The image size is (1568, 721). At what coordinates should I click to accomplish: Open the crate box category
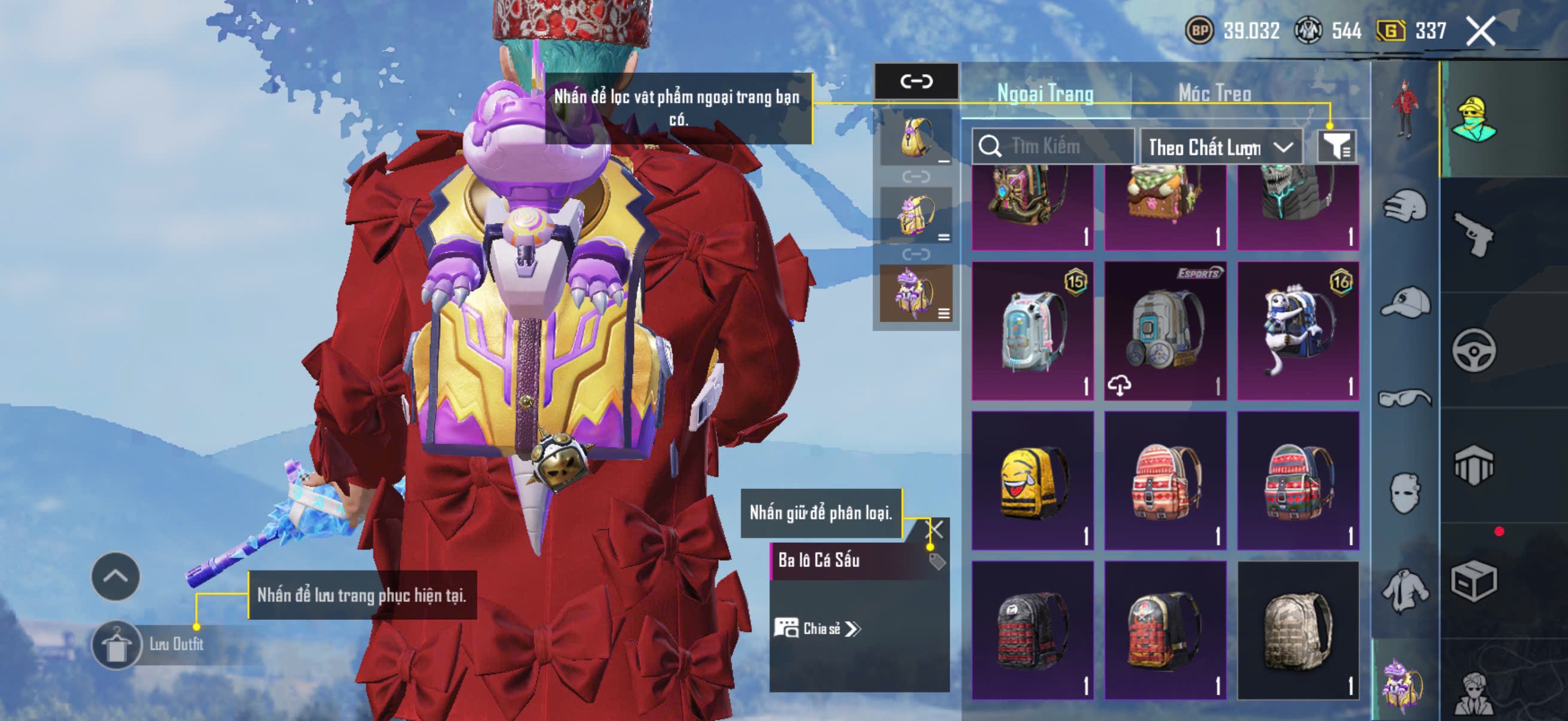1474,581
